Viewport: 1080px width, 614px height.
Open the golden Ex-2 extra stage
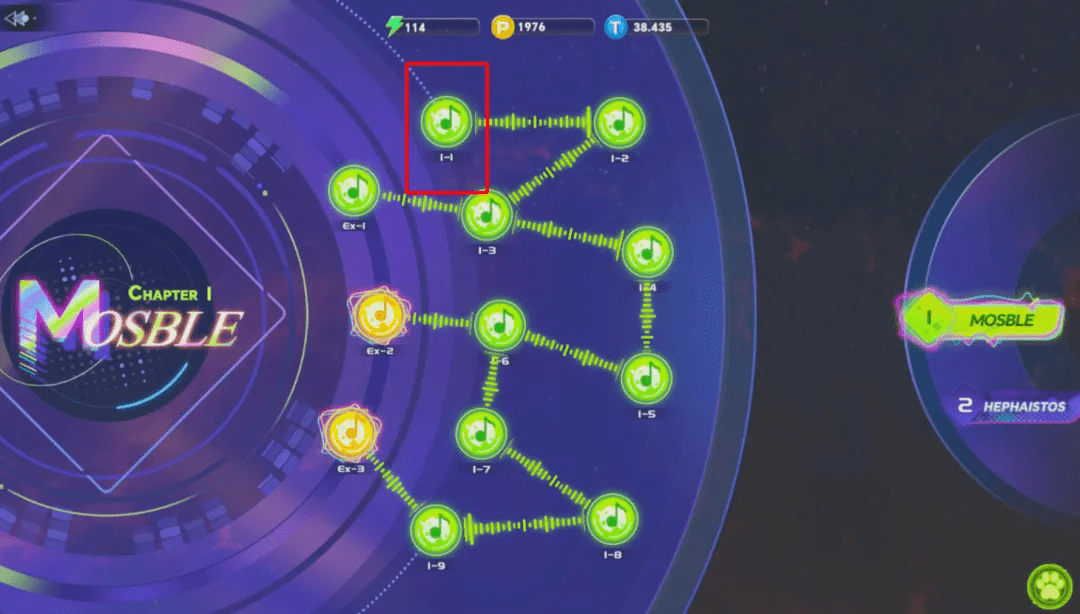tap(380, 316)
